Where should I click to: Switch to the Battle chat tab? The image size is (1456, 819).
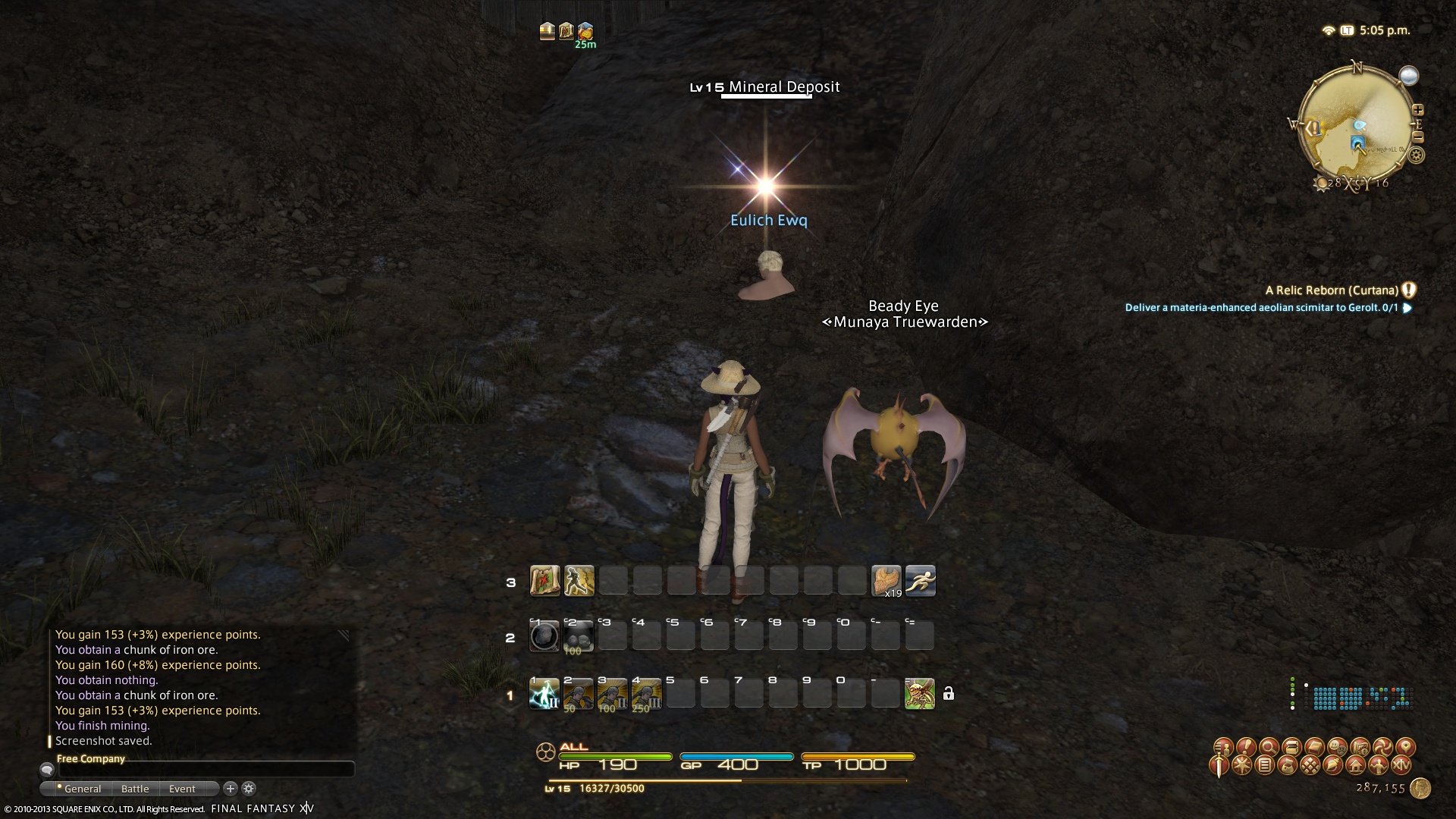pyautogui.click(x=135, y=789)
